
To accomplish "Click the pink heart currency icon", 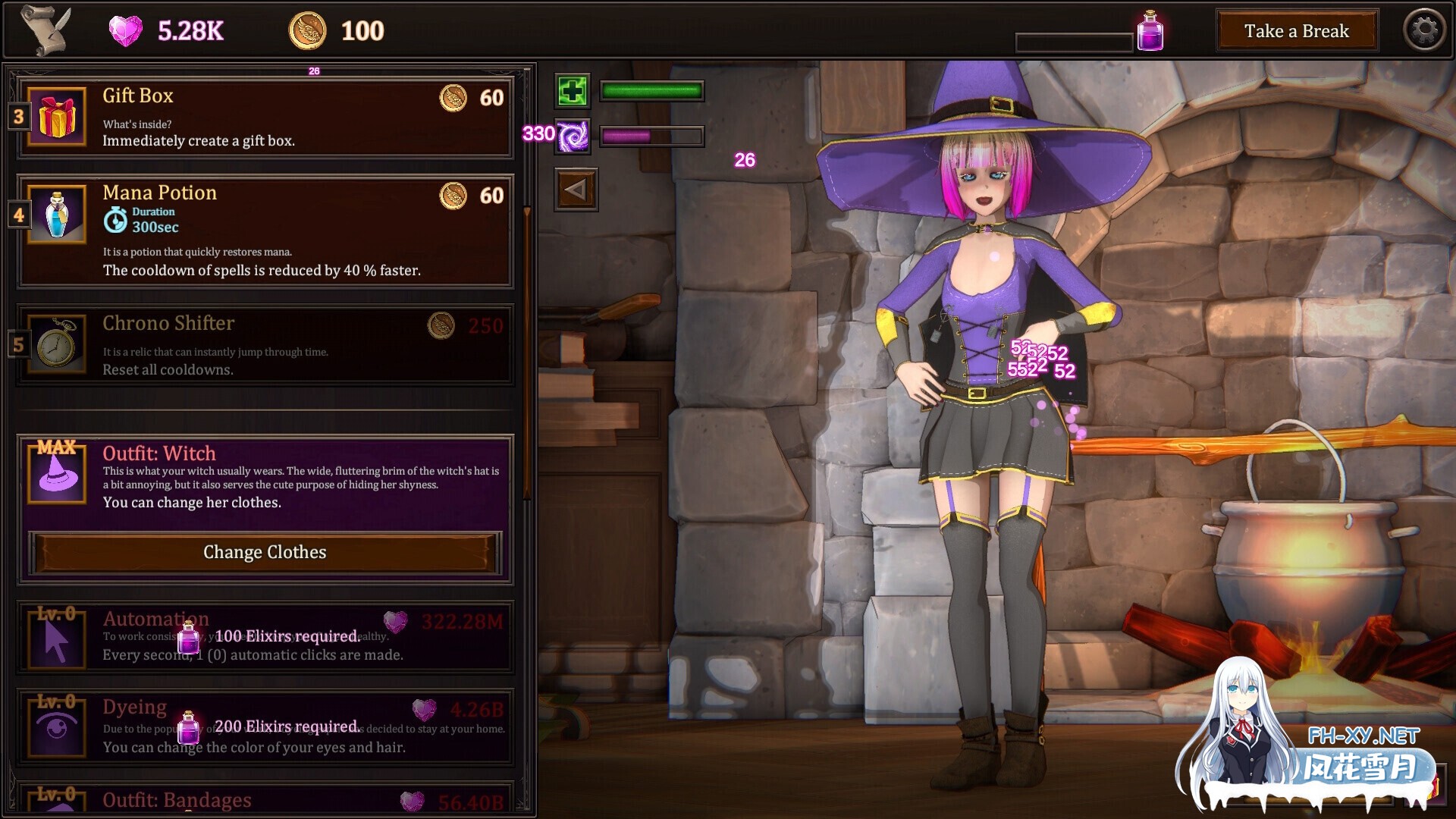I will pos(126,30).
